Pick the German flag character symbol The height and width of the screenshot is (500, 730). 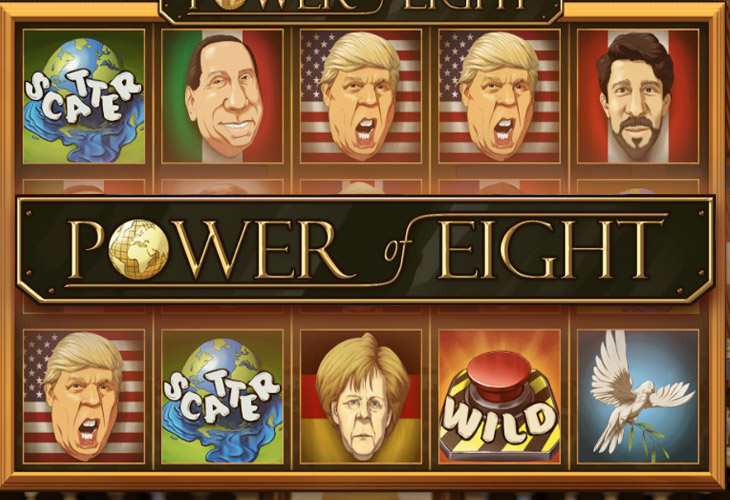pyautogui.click(x=361, y=396)
